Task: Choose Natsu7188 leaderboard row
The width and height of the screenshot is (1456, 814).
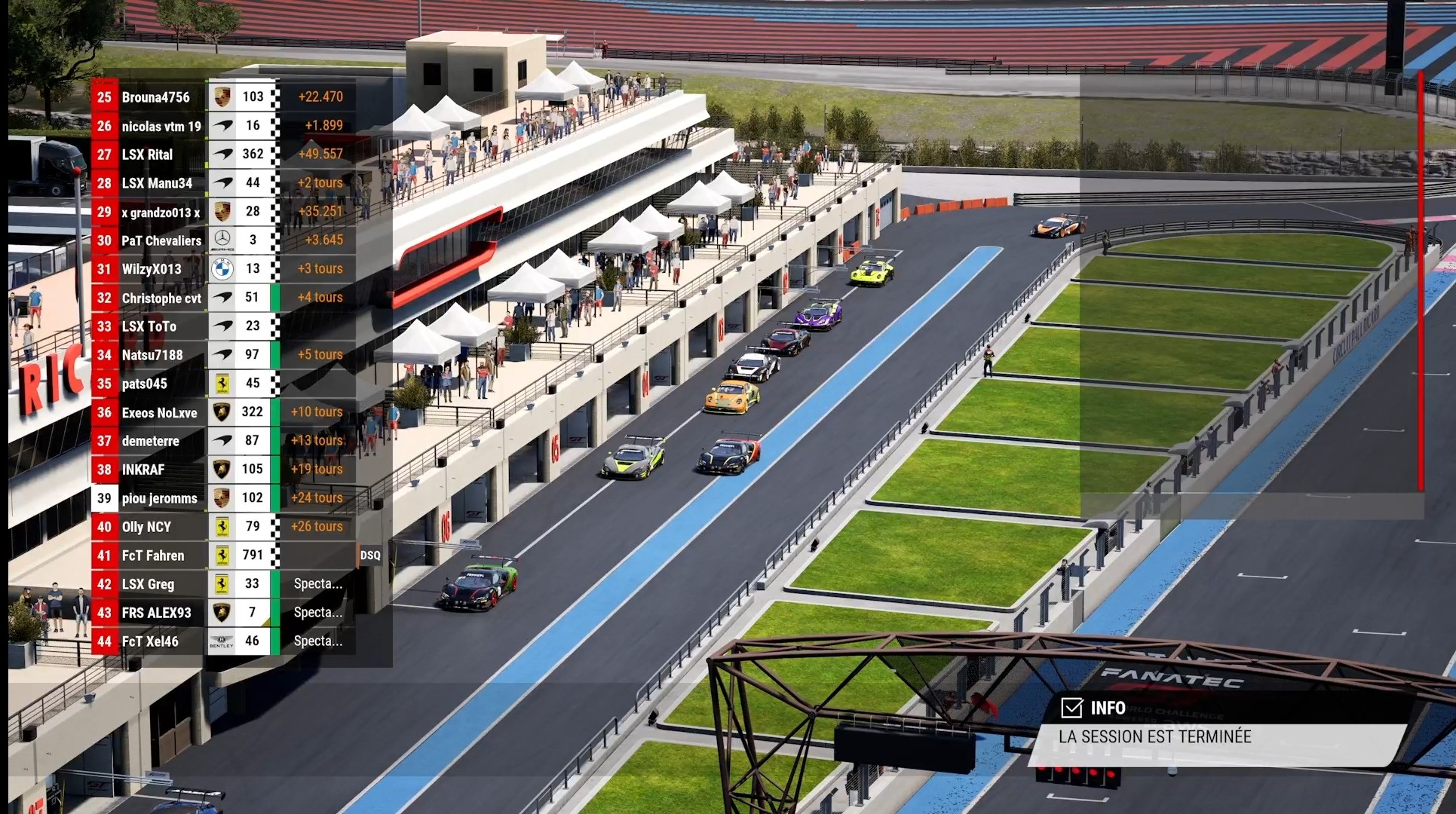Action: [152, 355]
